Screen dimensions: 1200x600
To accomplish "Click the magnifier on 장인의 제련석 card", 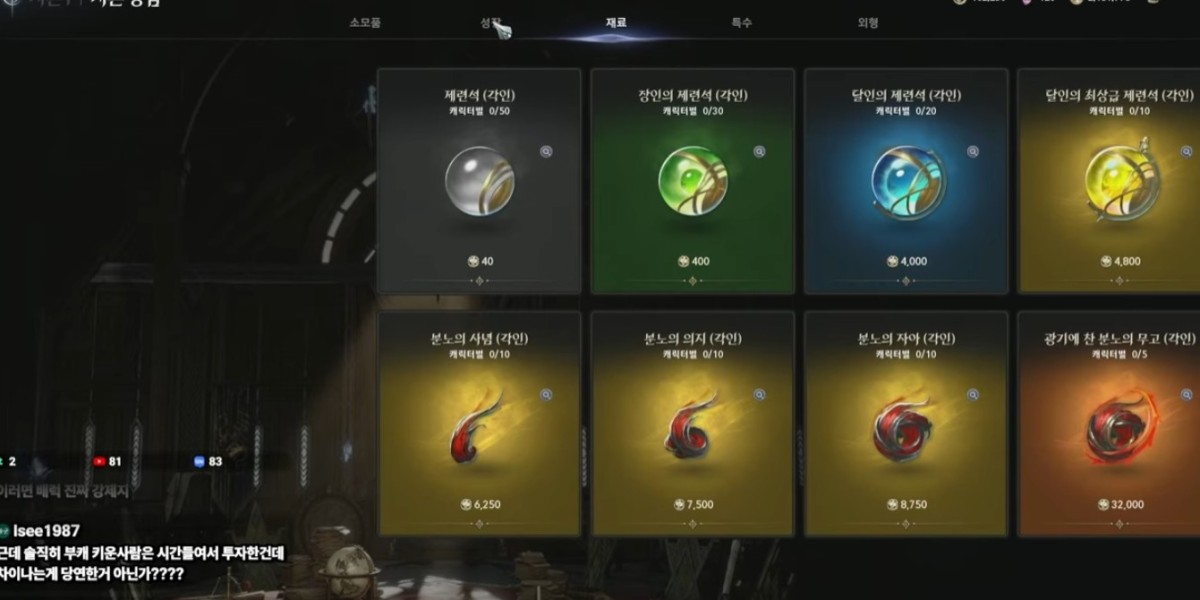I will [x=759, y=152].
